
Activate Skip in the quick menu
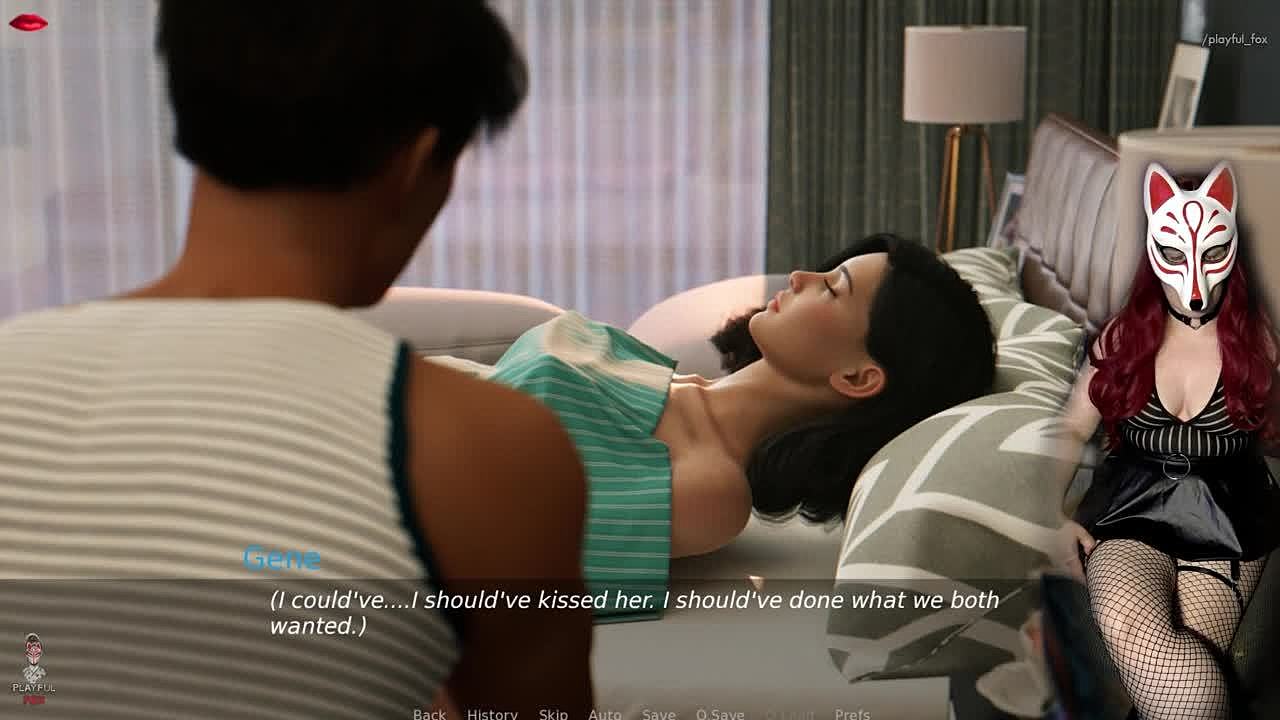click(x=553, y=714)
